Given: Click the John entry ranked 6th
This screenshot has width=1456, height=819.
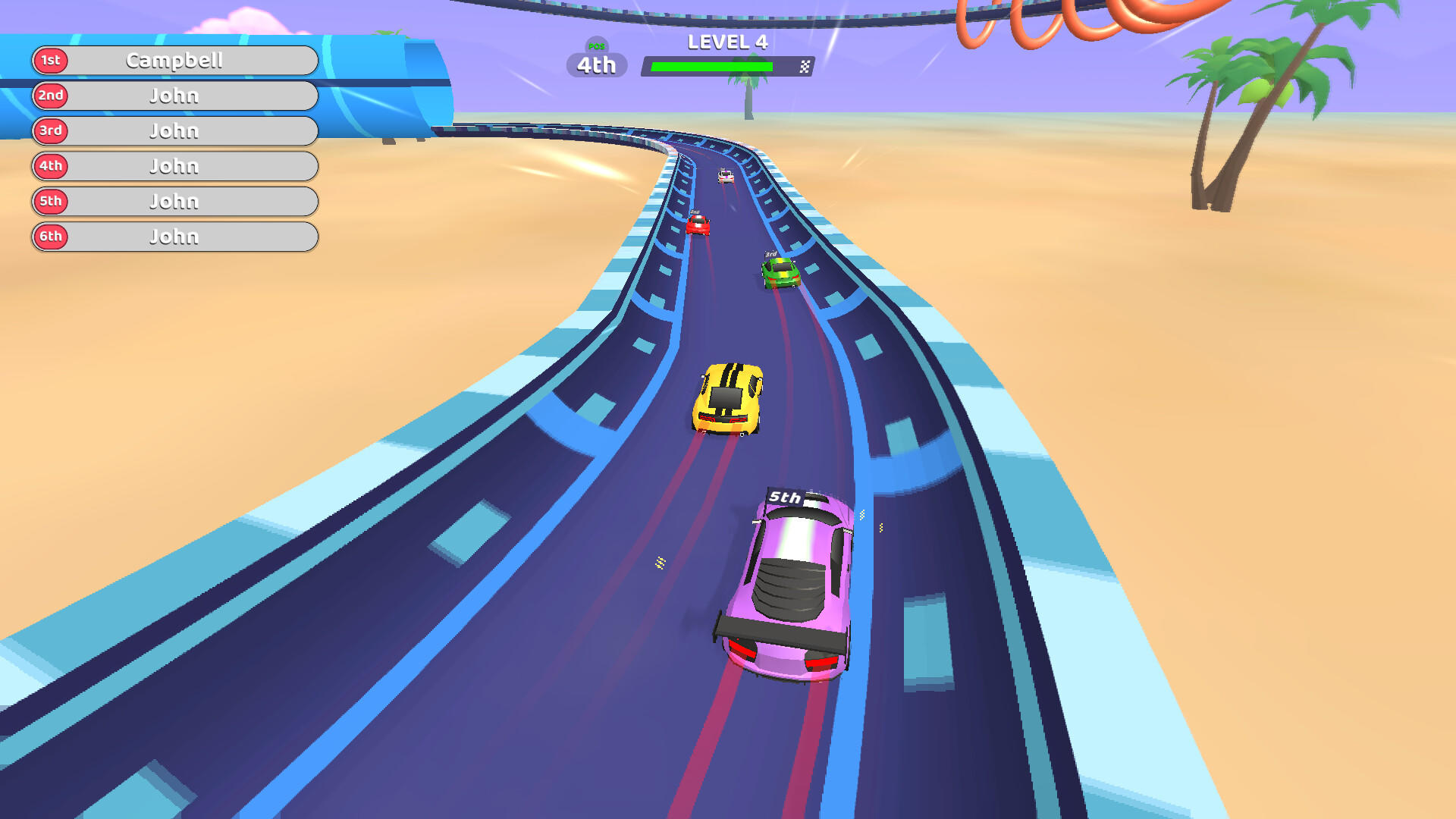Looking at the screenshot, I should (x=174, y=237).
